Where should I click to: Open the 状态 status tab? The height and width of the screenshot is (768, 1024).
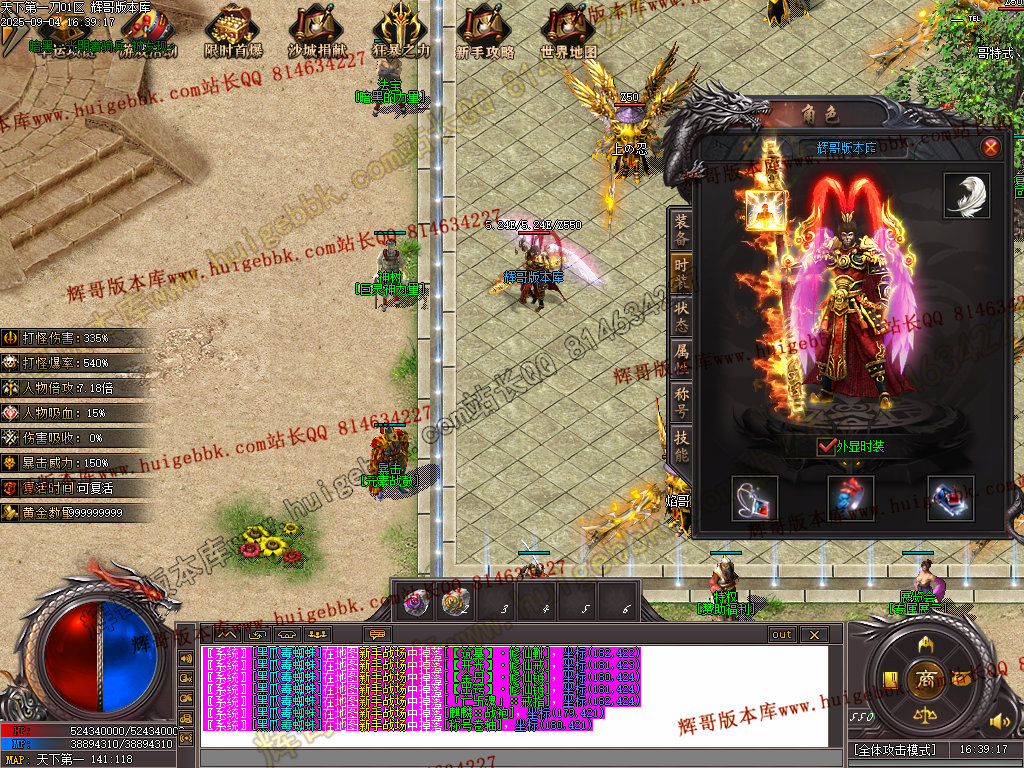click(681, 309)
